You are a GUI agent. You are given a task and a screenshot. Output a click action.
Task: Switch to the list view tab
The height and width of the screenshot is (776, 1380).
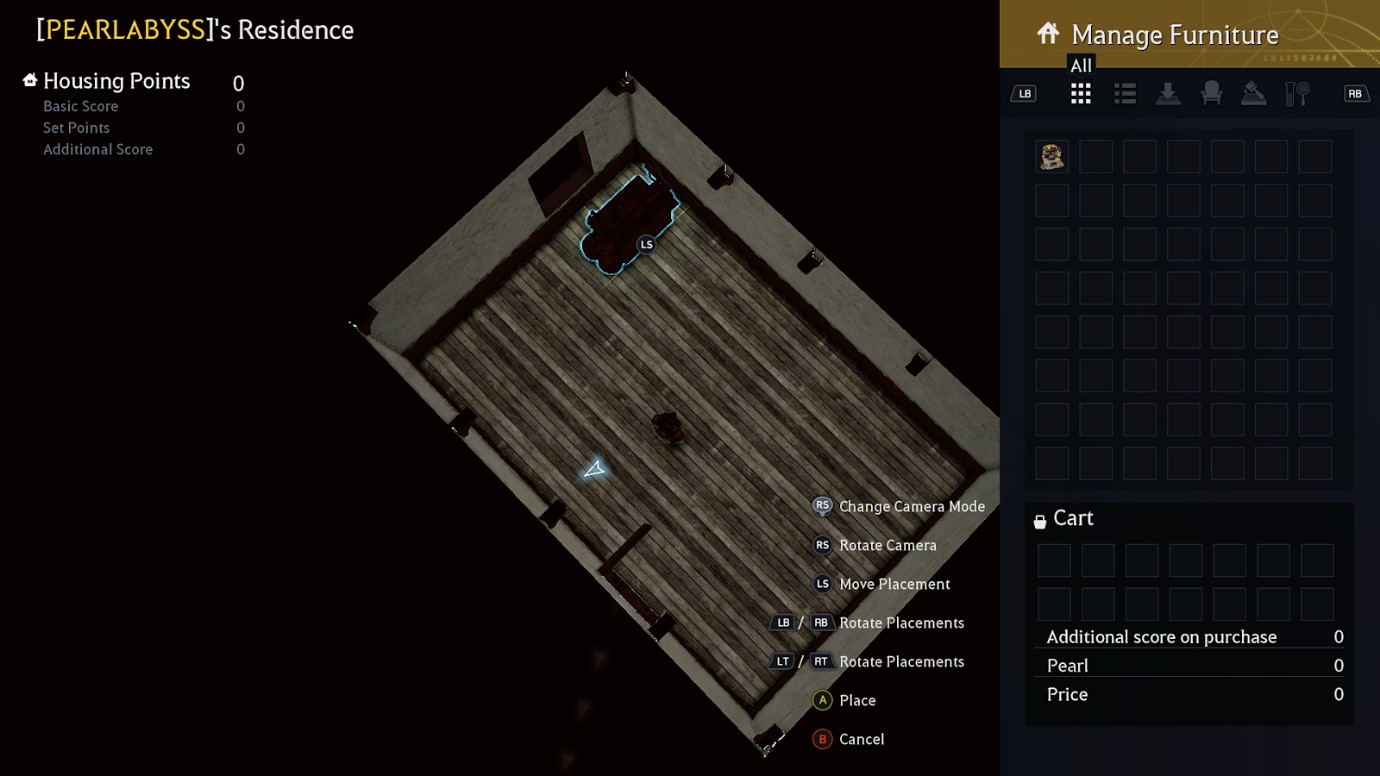click(1125, 94)
